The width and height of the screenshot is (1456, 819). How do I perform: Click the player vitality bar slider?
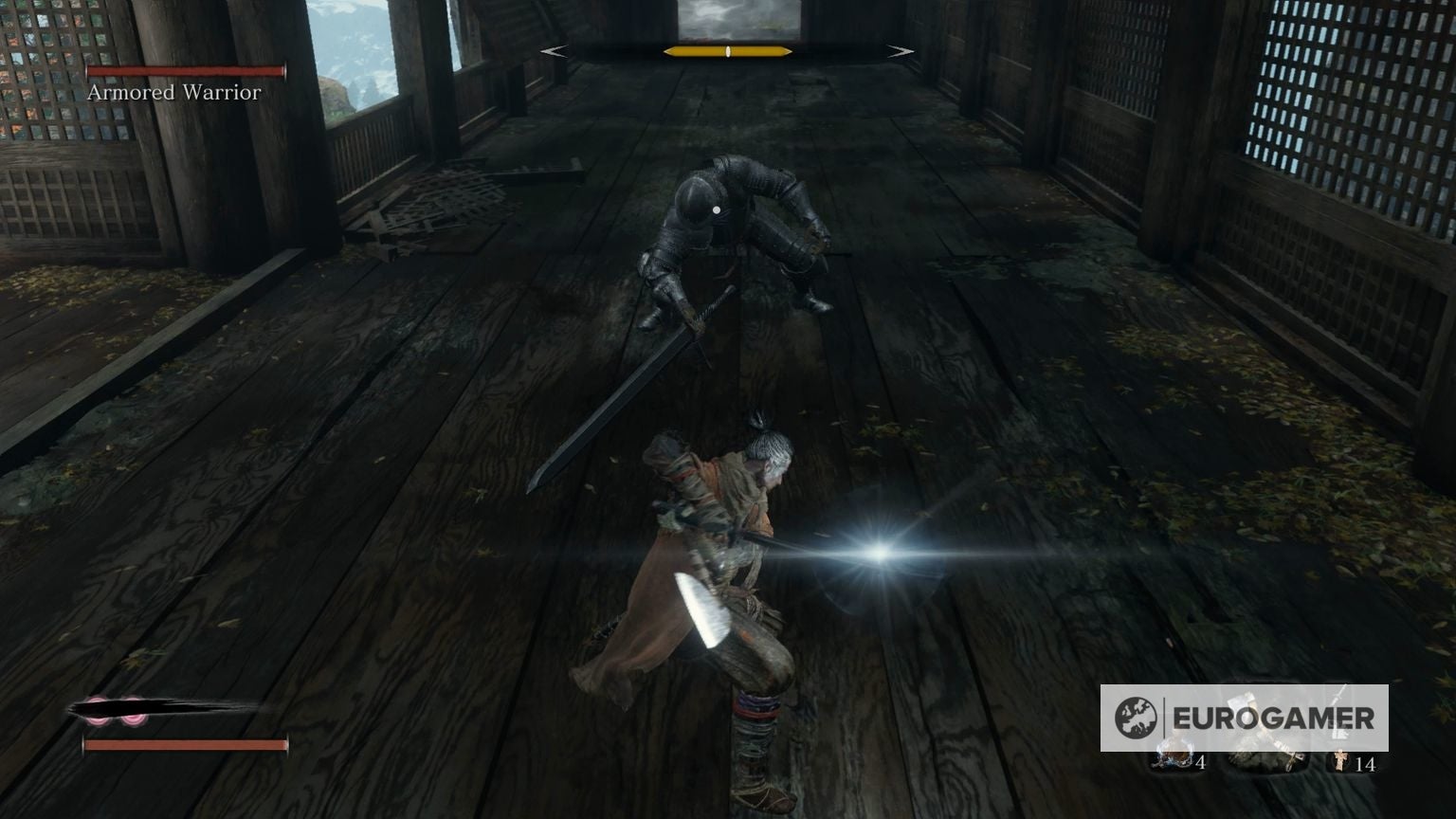coord(185,745)
